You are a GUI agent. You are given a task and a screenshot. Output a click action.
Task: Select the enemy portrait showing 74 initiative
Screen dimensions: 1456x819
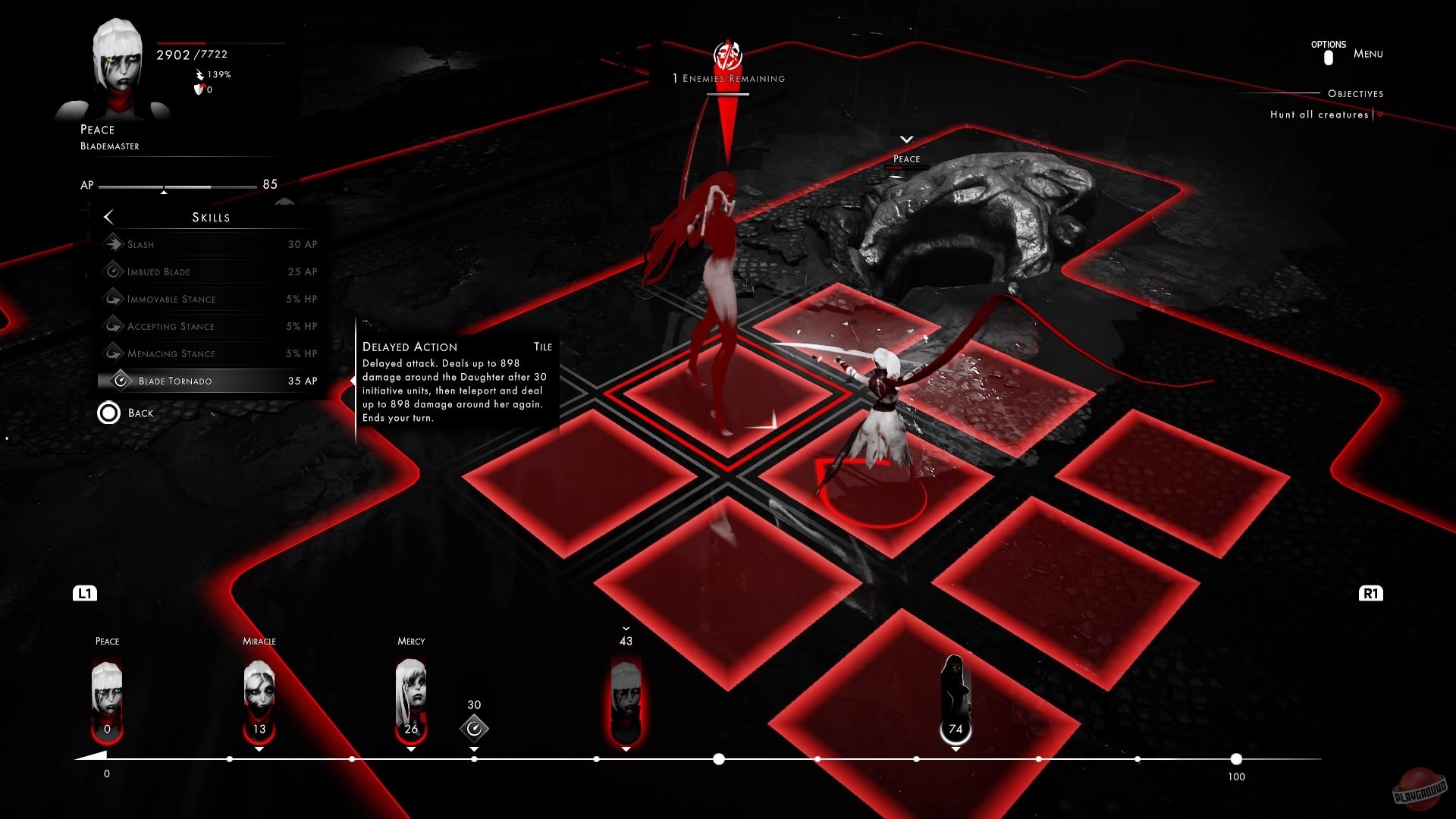pos(955,694)
